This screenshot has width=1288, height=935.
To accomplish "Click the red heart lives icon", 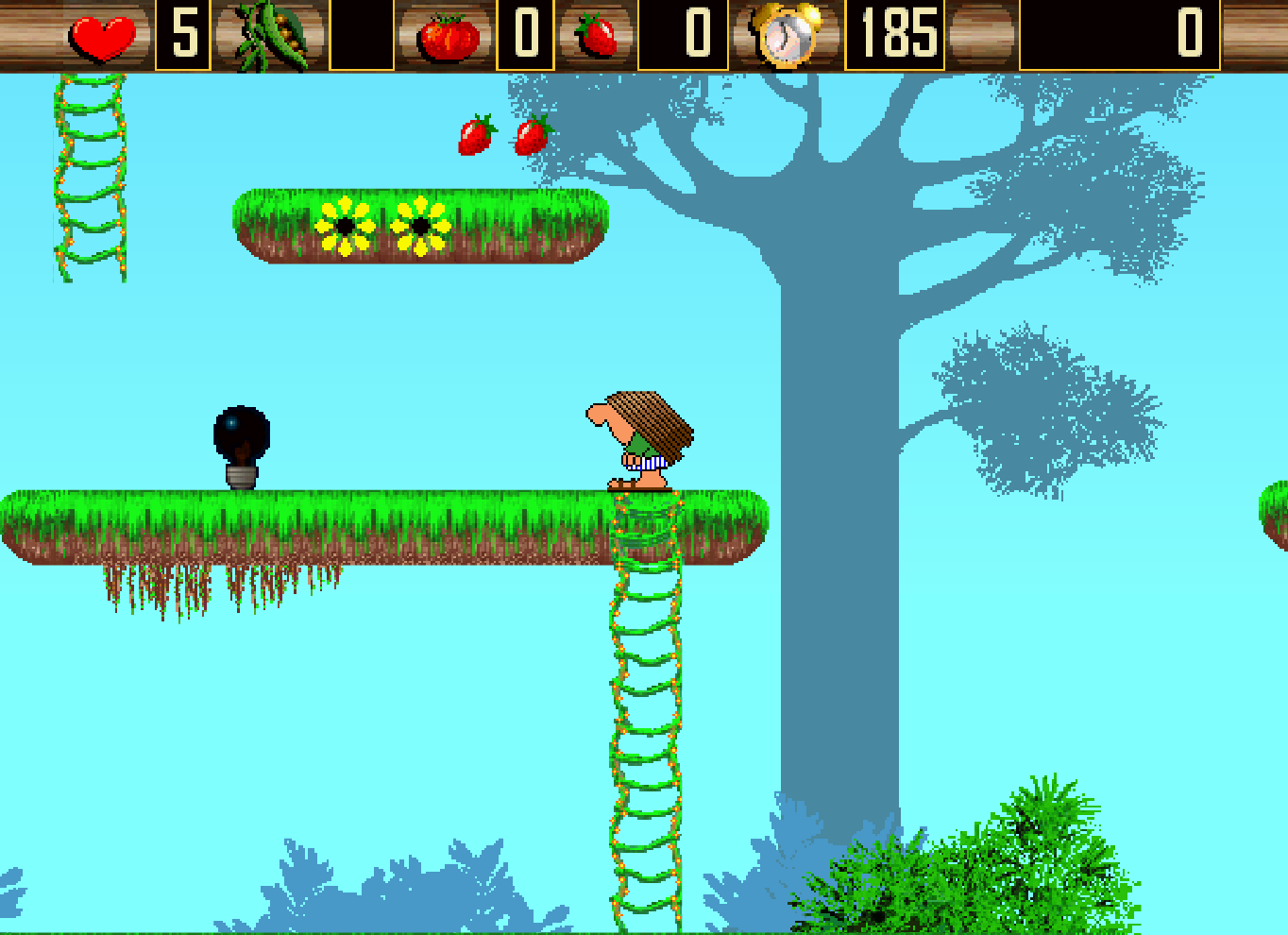I will [104, 37].
